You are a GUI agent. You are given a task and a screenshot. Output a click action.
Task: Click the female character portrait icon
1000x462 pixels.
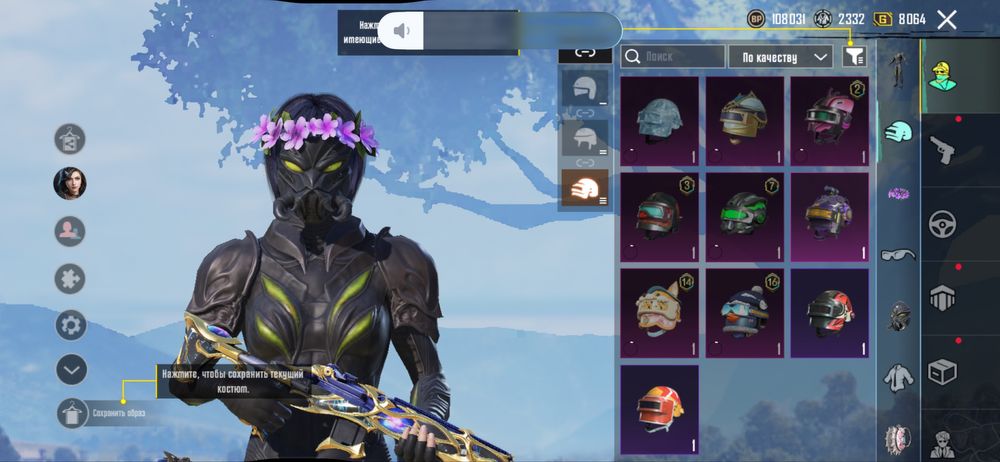(x=70, y=184)
